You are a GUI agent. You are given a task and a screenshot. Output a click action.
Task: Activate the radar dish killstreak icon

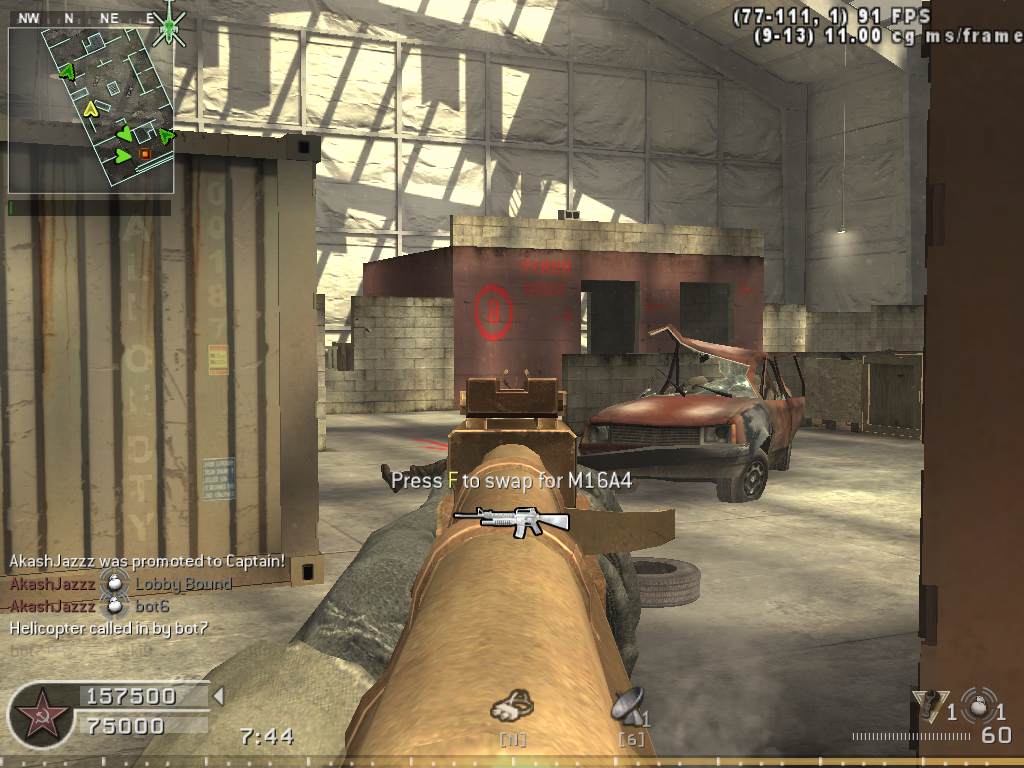(630, 707)
